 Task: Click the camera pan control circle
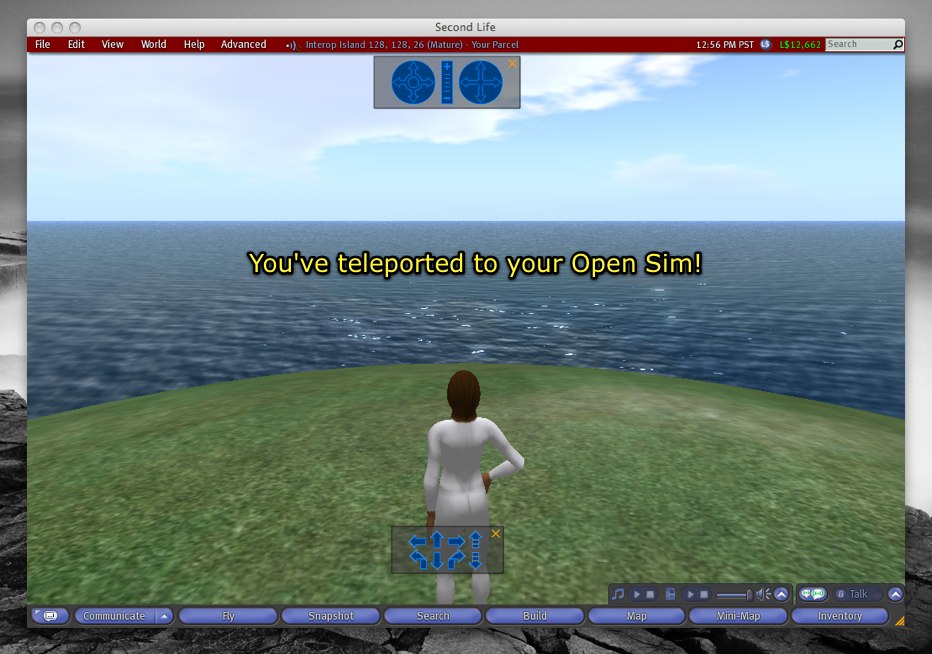point(480,82)
